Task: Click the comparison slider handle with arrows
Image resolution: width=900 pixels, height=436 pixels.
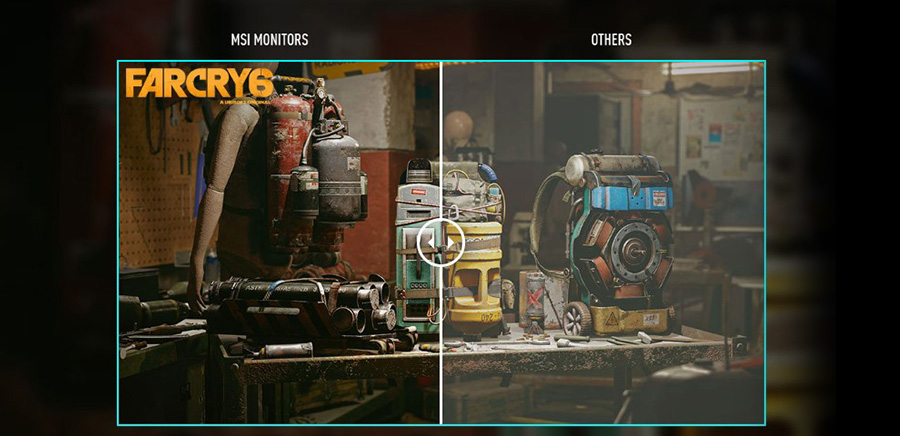Action: click(441, 242)
